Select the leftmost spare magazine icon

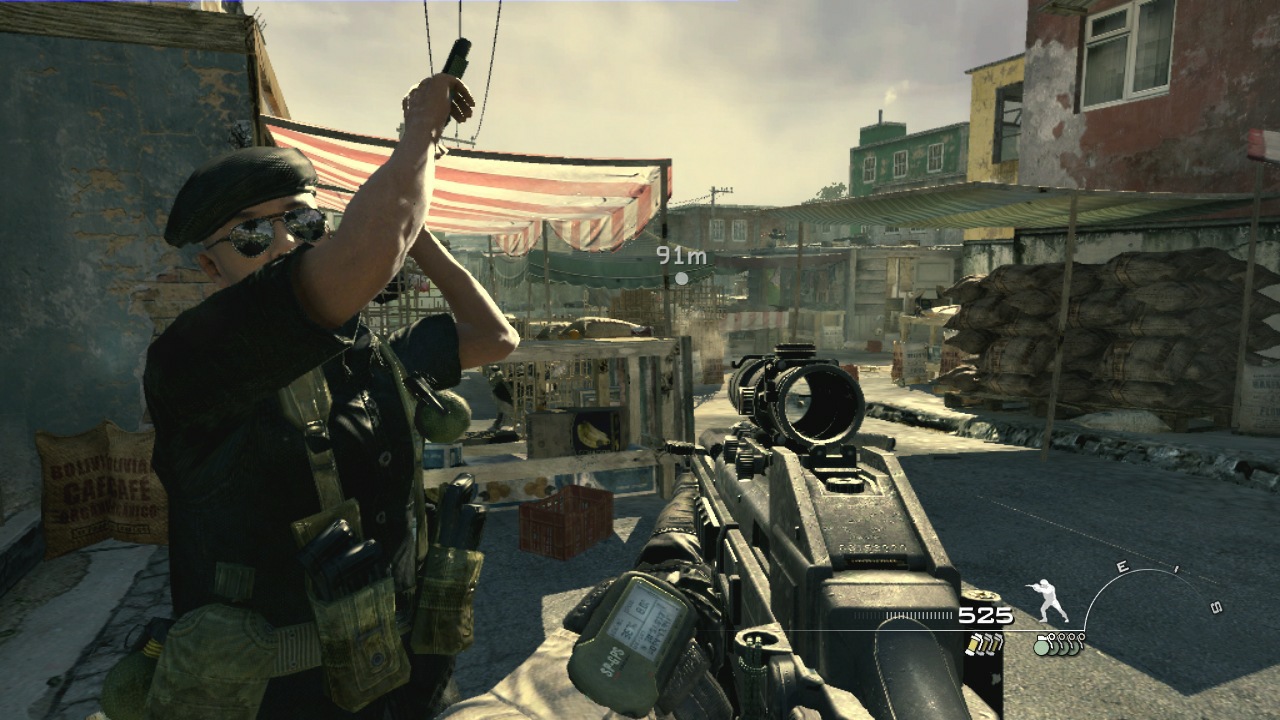[x=974, y=644]
